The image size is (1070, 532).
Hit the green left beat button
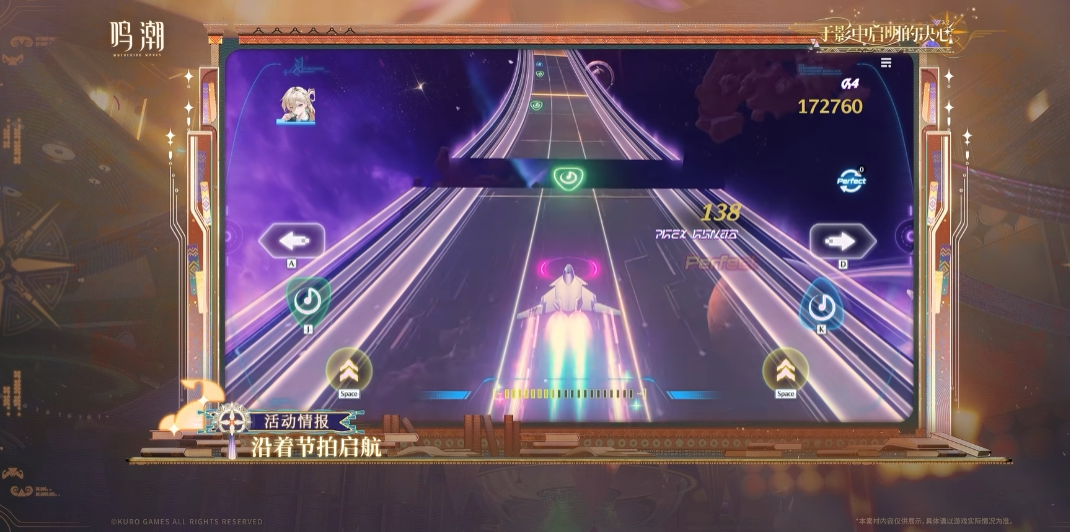308,299
